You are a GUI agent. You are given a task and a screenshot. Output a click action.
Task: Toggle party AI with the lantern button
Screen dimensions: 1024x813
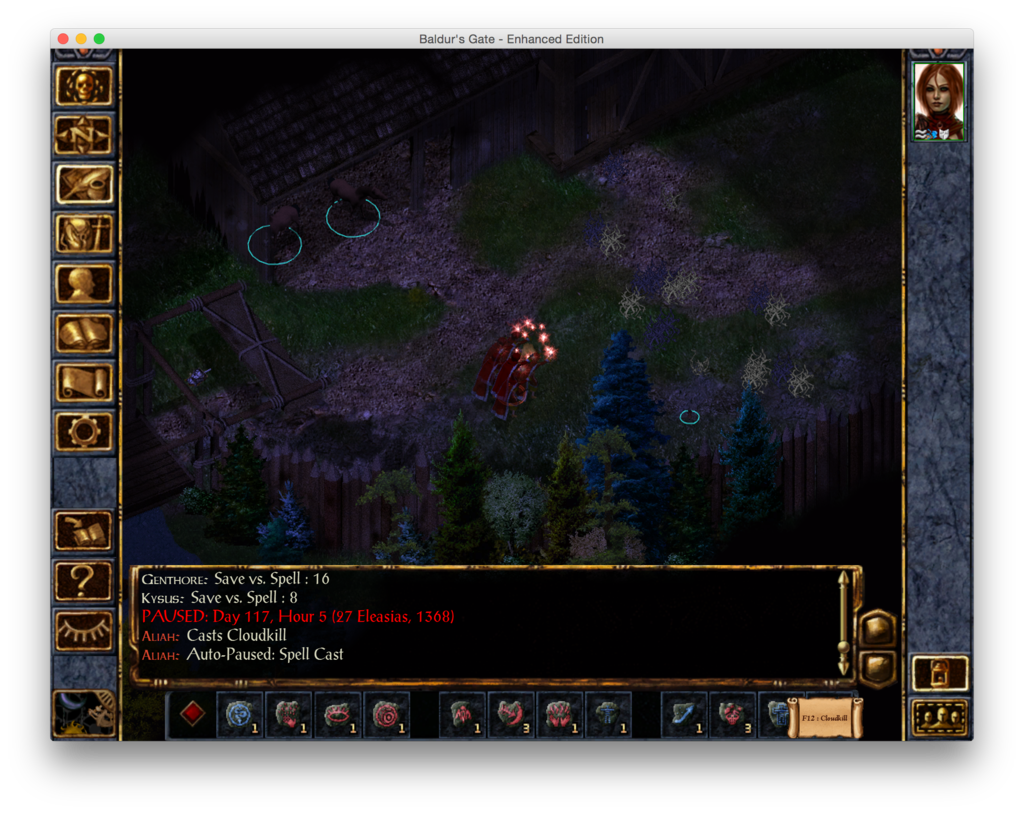[940, 673]
